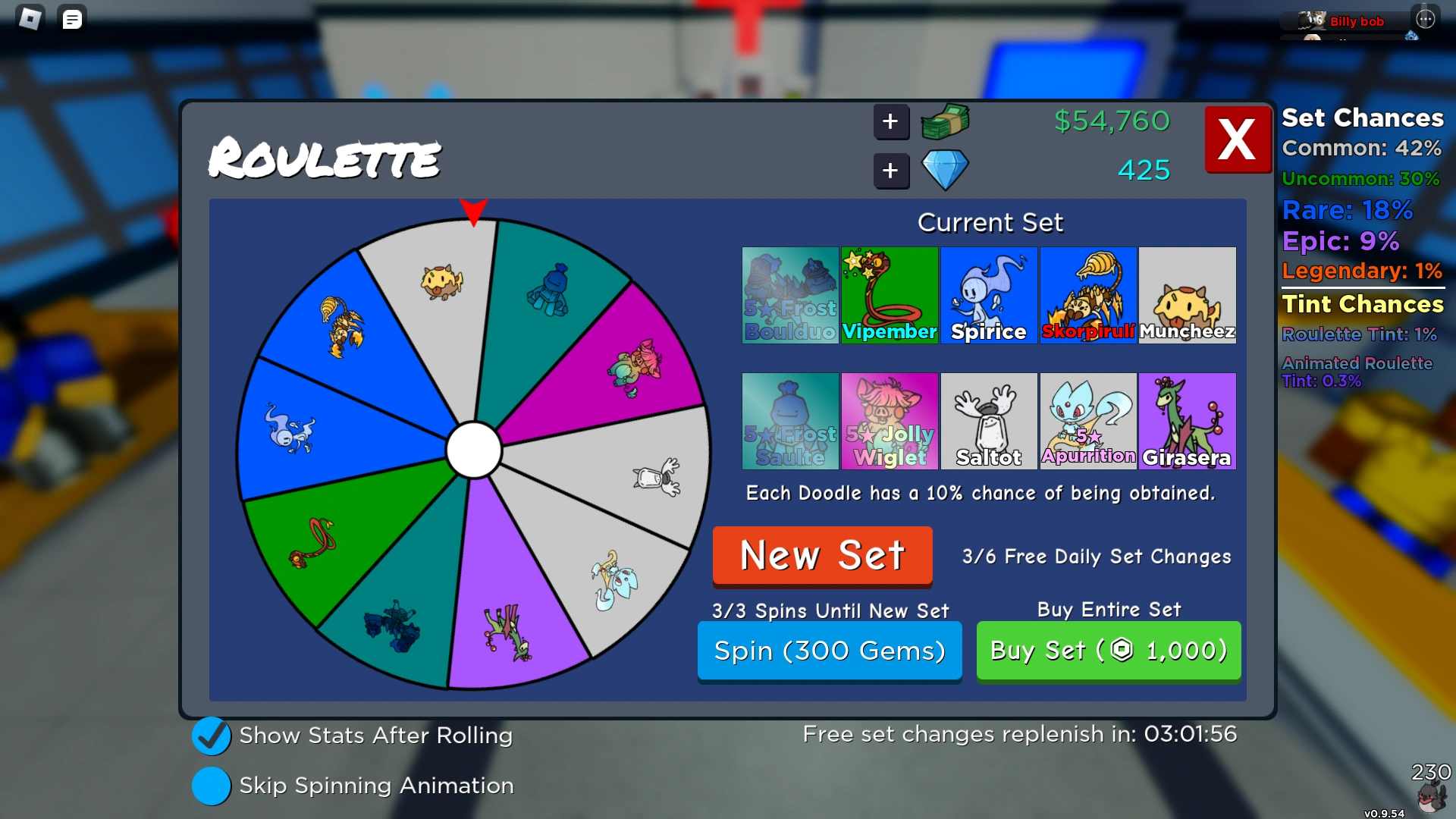Select the 5-star Jolly Wiglet doodle
1456x819 pixels.
click(x=889, y=421)
